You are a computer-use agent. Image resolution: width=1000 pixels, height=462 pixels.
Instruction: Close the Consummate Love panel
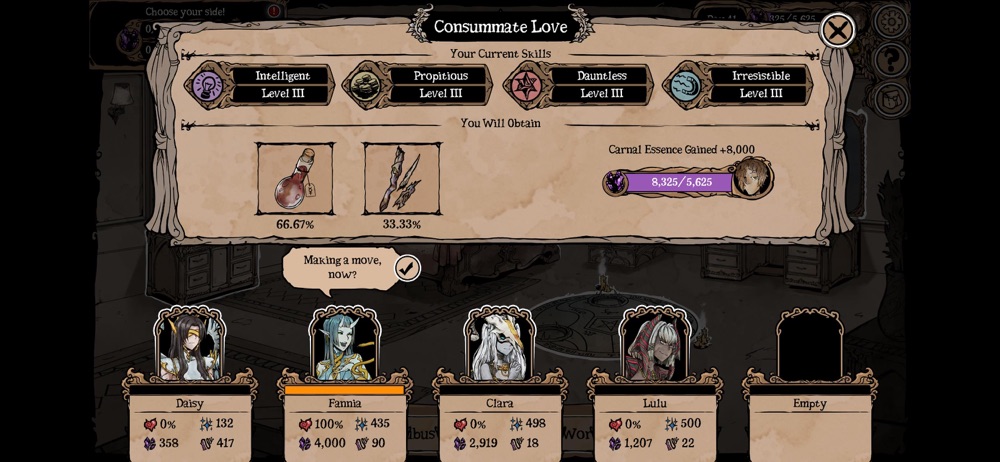click(x=837, y=31)
